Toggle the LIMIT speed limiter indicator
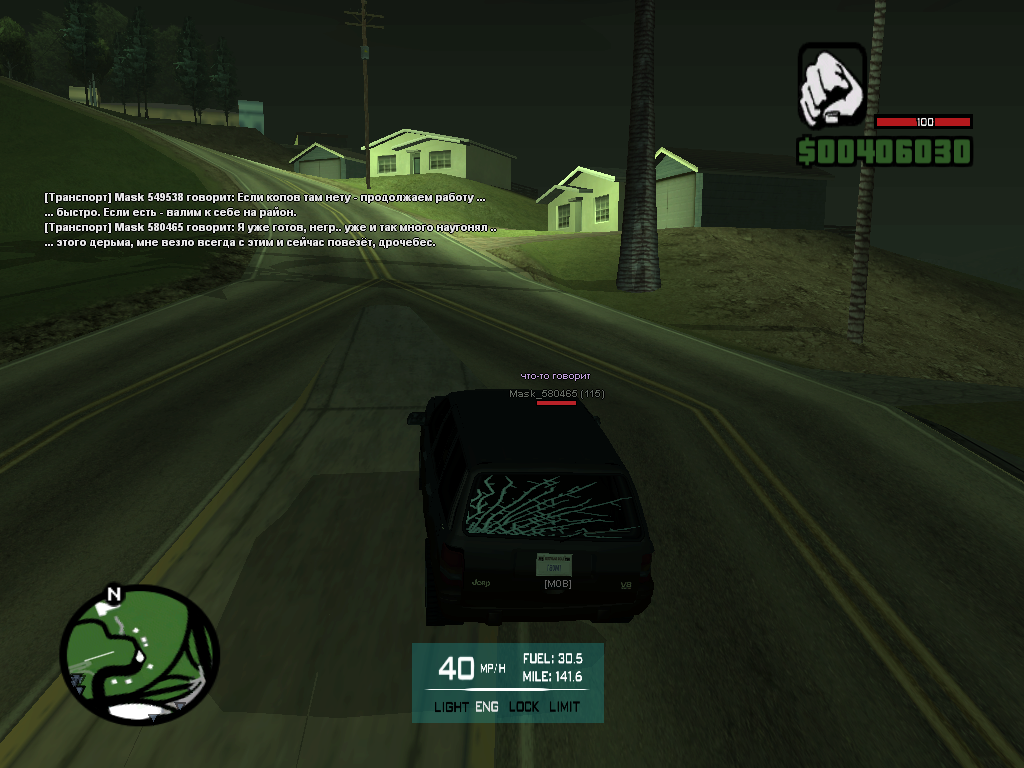Viewport: 1024px width, 768px height. point(564,707)
